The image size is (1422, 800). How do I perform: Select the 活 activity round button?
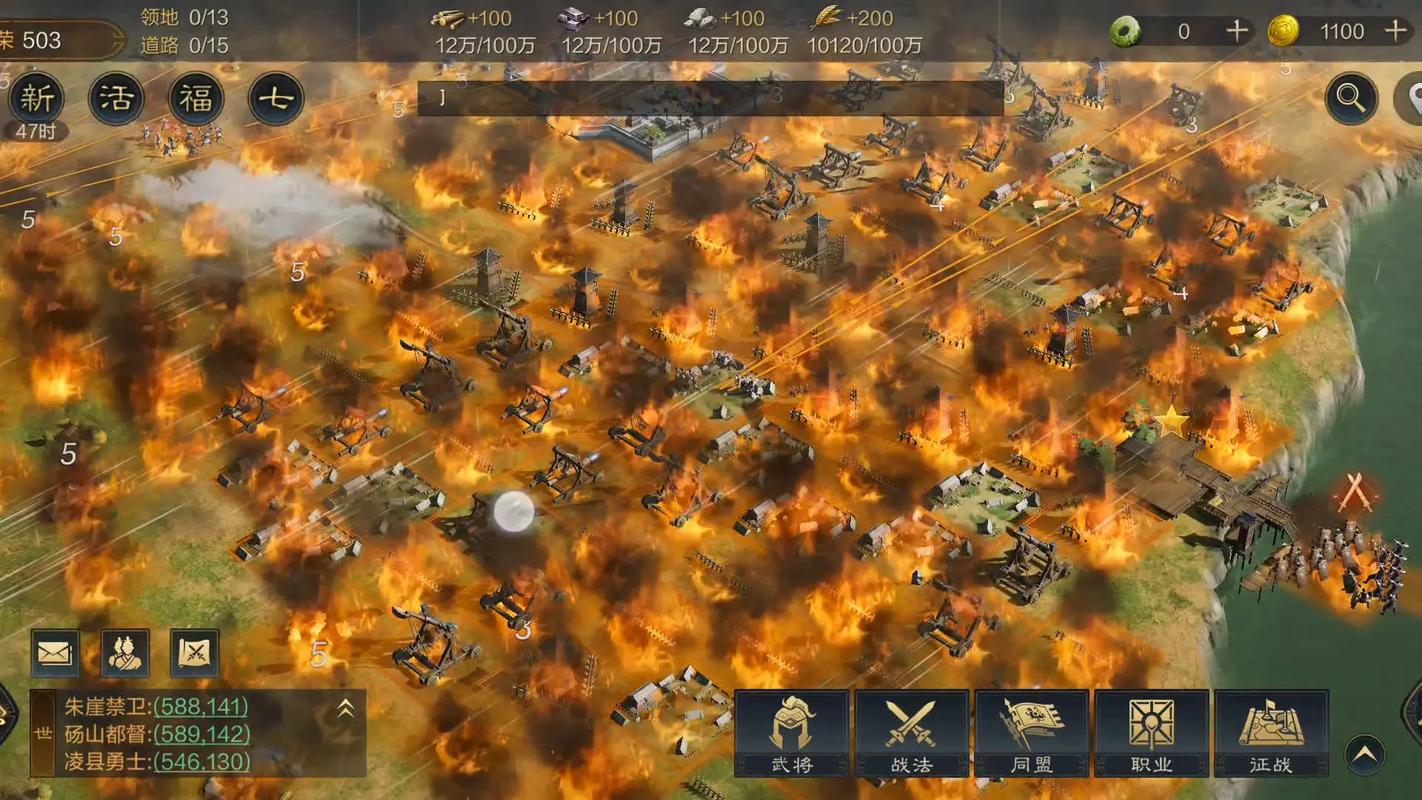[x=116, y=98]
